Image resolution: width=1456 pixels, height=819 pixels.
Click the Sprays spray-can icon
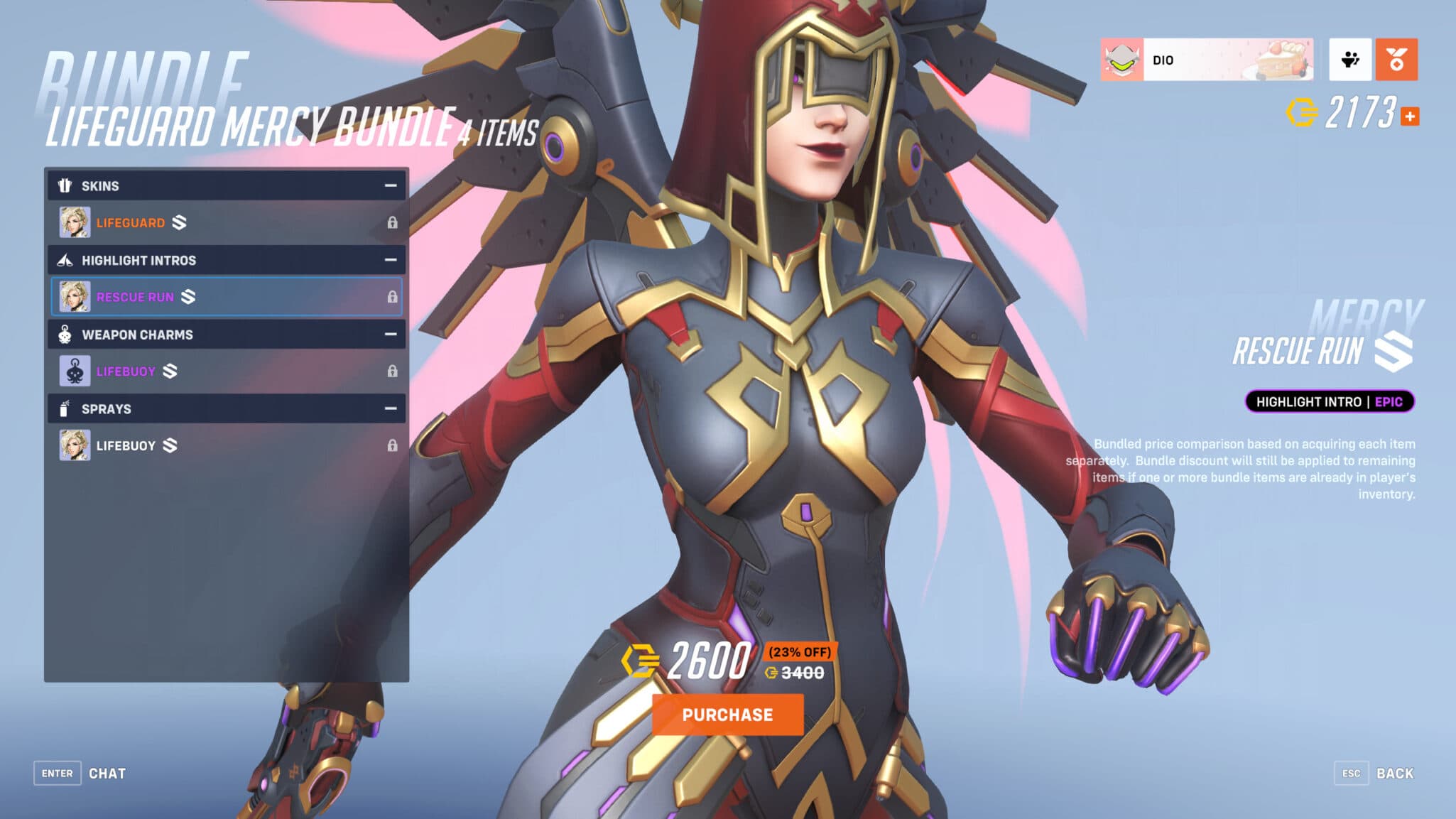[x=65, y=409]
